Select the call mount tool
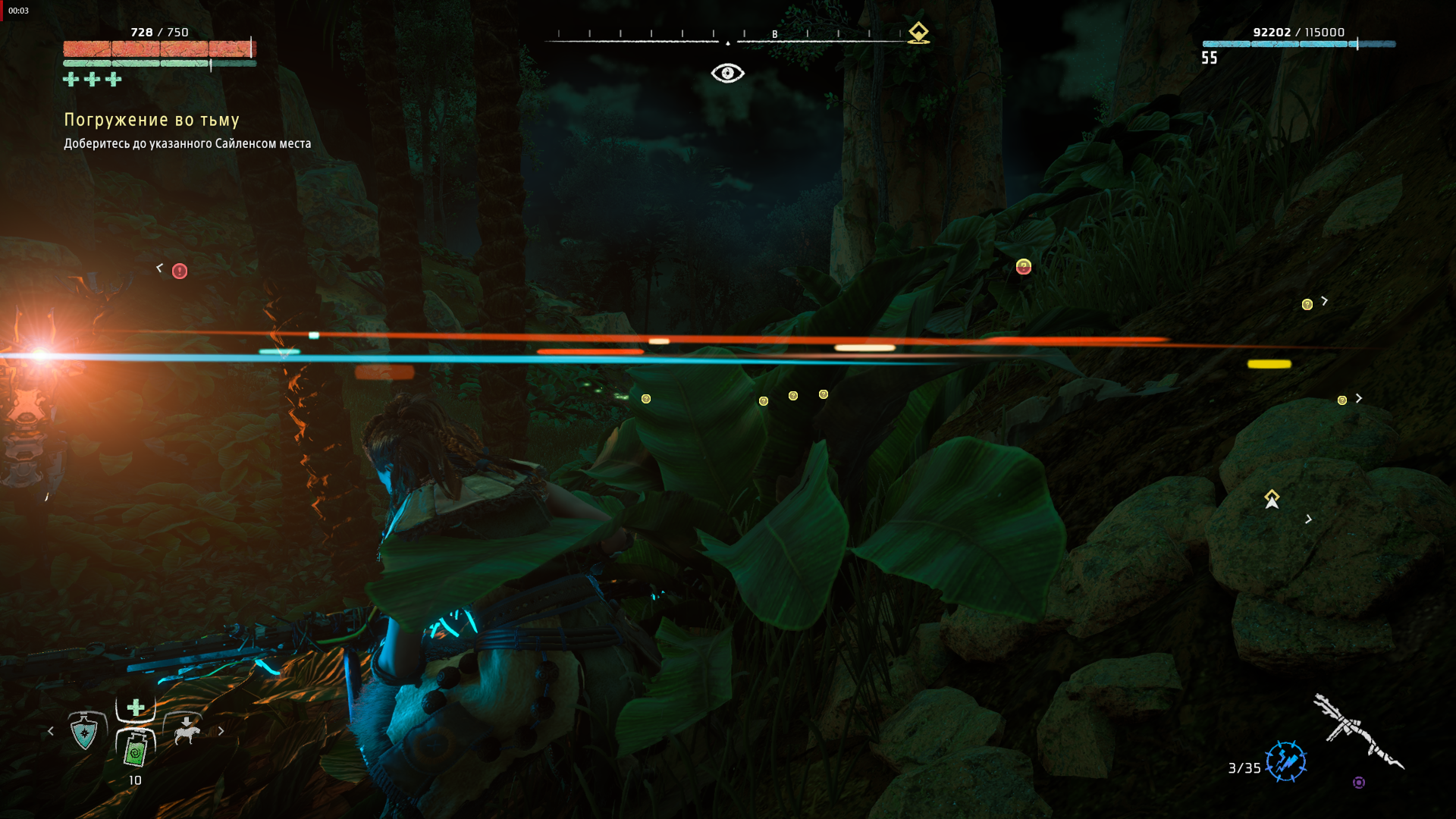The height and width of the screenshot is (819, 1456). [186, 731]
